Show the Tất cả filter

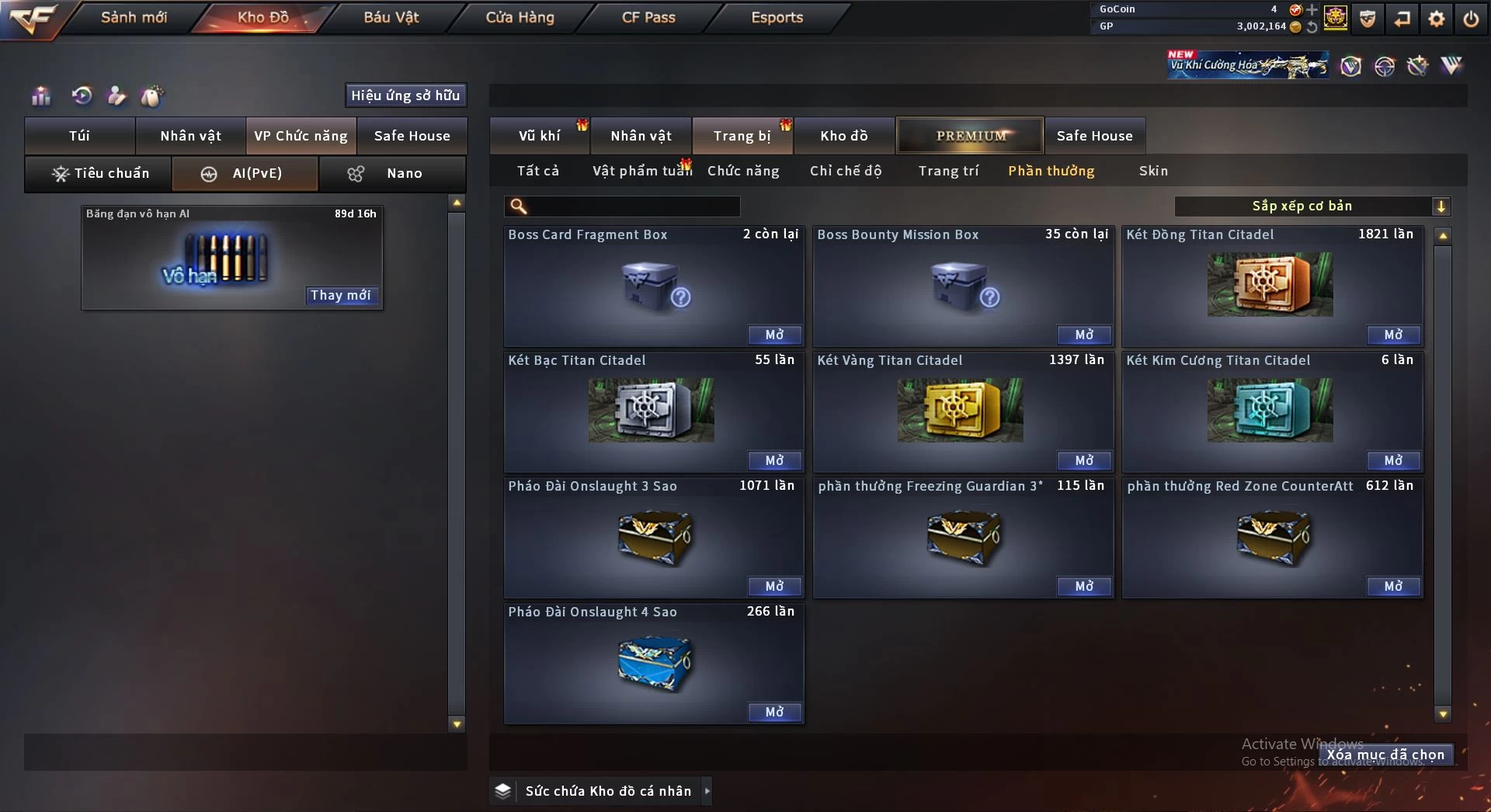click(x=537, y=171)
